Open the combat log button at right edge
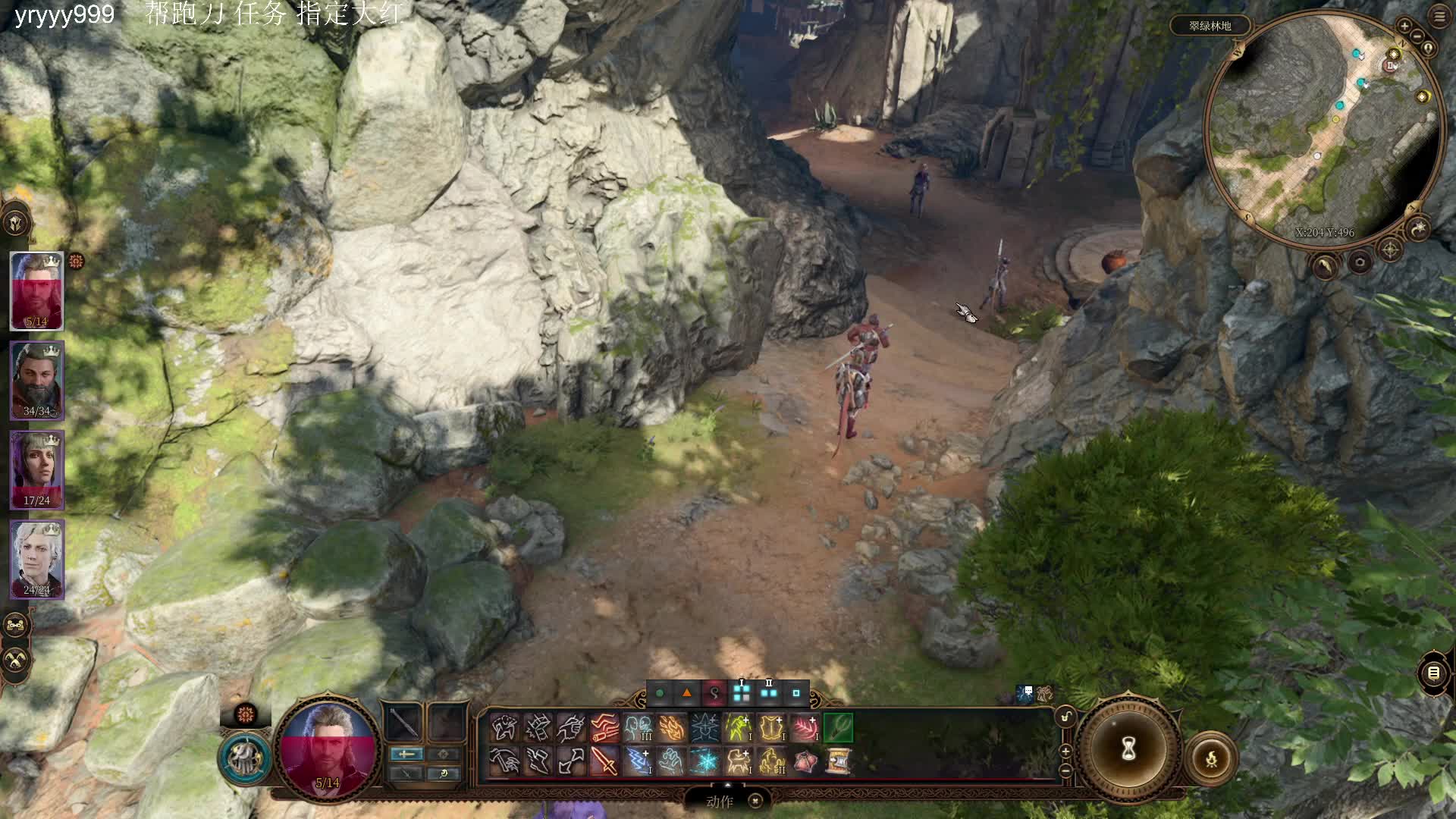 coord(1433,673)
